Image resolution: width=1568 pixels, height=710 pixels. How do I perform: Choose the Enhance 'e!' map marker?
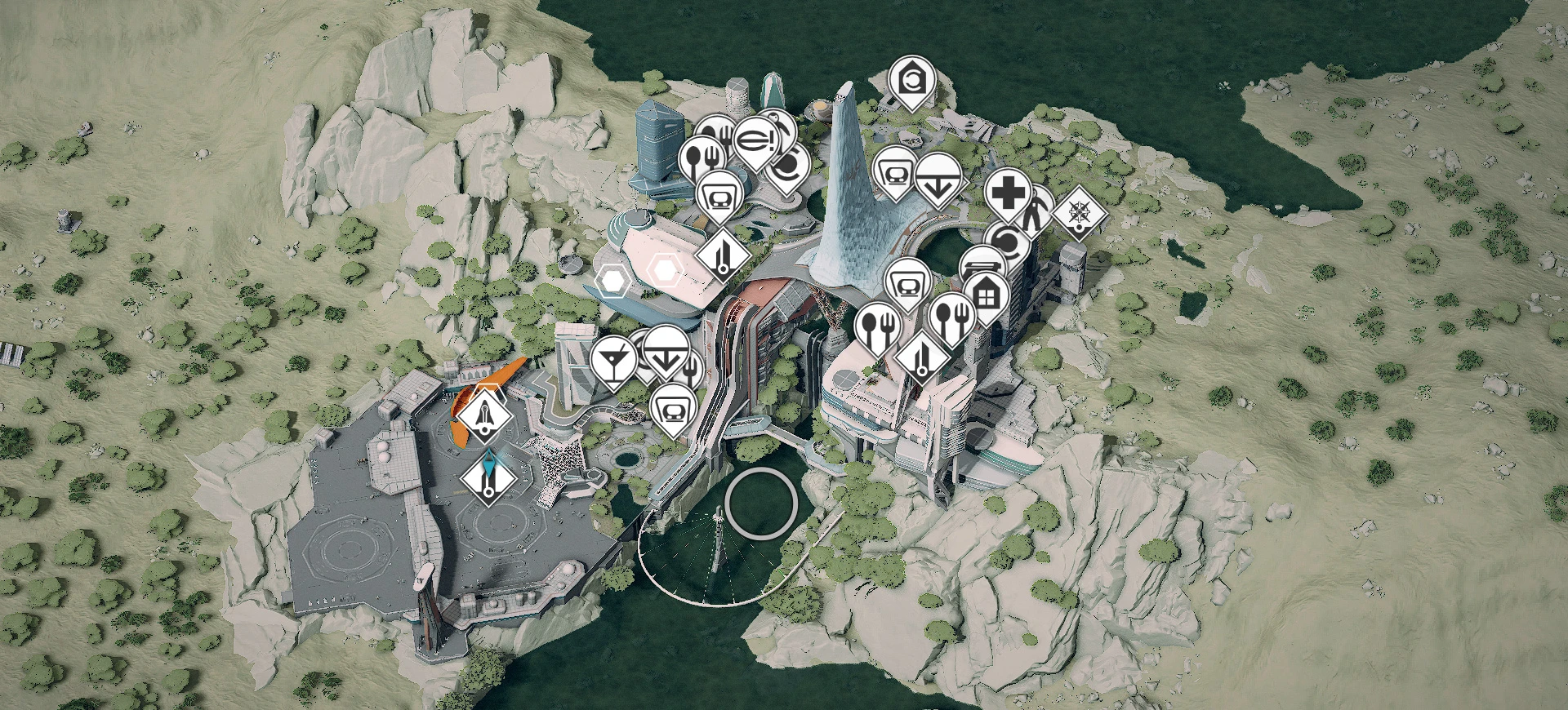(x=754, y=140)
